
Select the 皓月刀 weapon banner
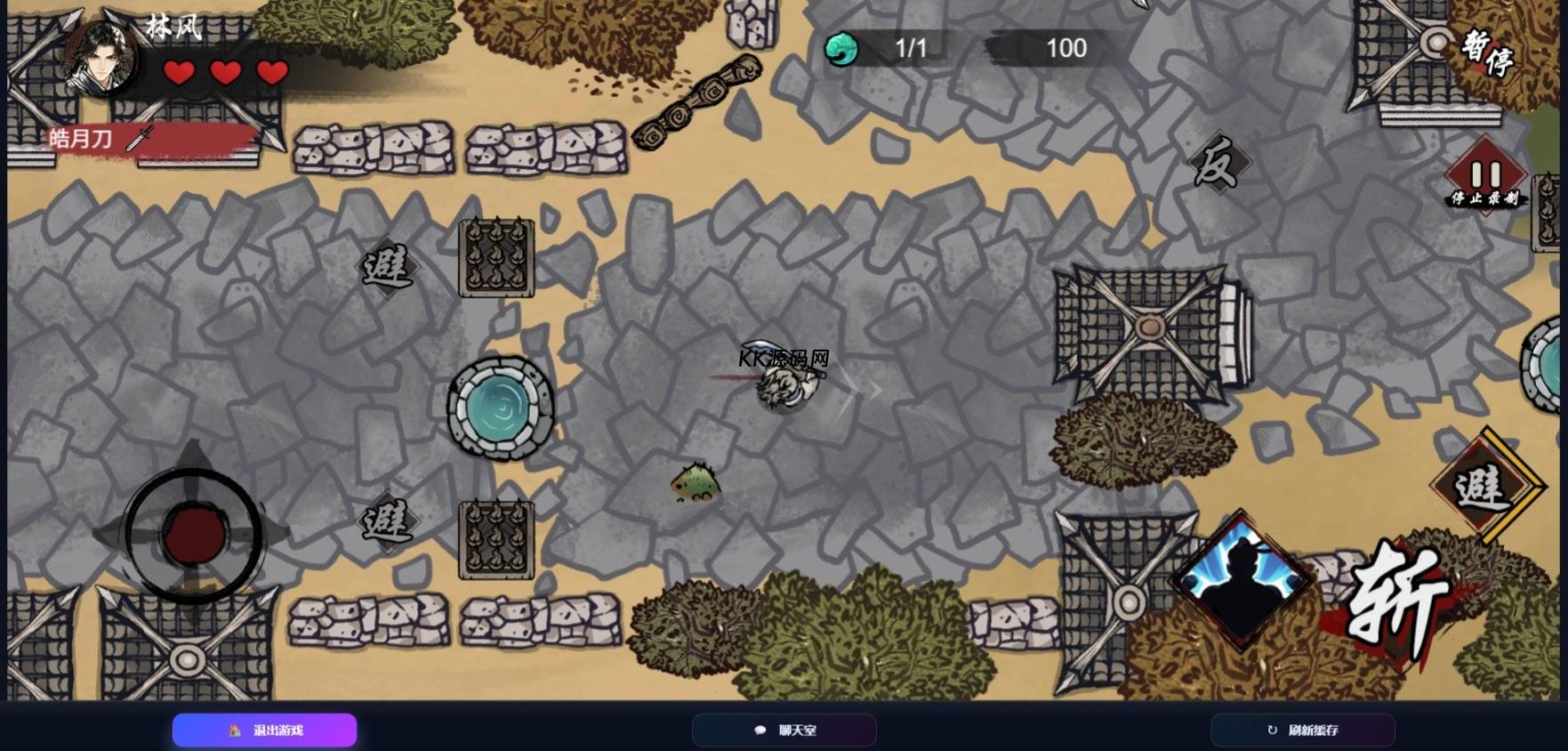[98, 139]
